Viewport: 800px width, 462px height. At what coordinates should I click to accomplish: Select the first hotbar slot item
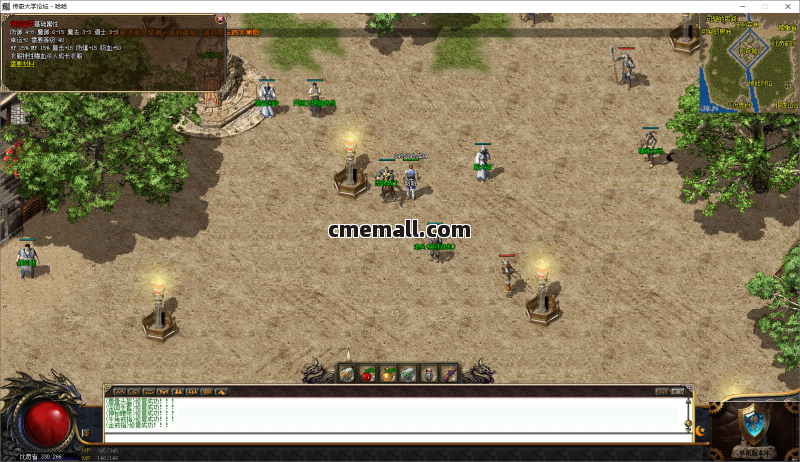(x=346, y=374)
